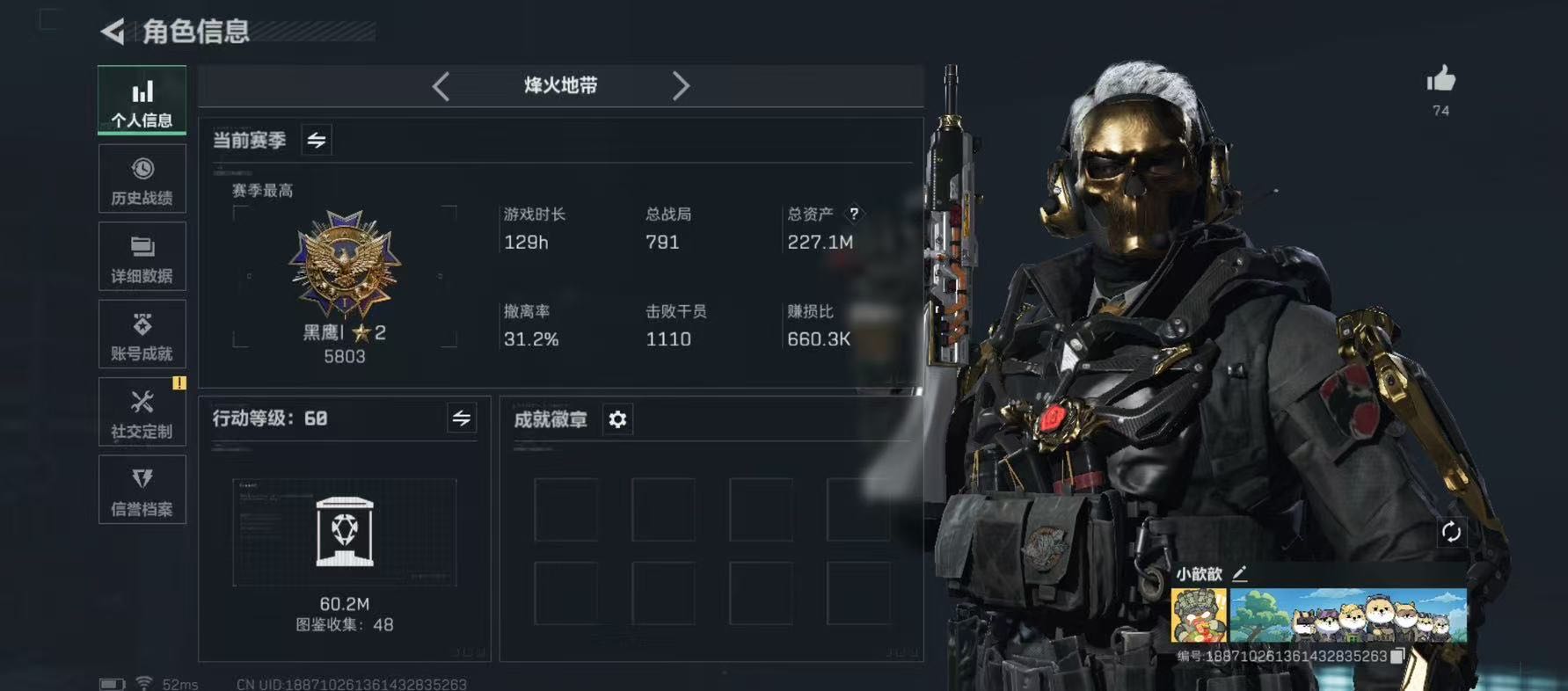Copy the player ID number

(x=1397, y=656)
